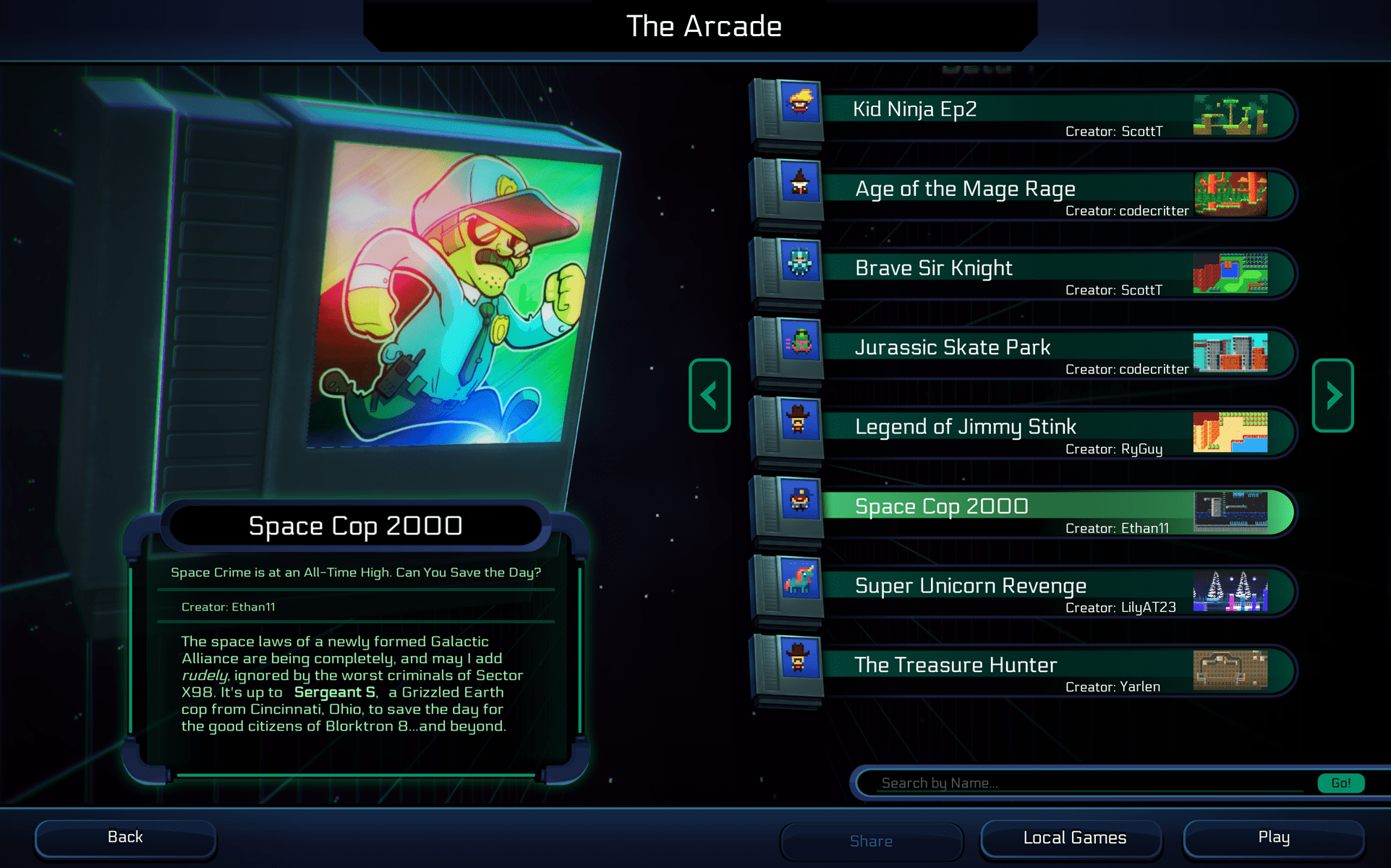Select the Brave Sir Knight entry

(1013, 273)
